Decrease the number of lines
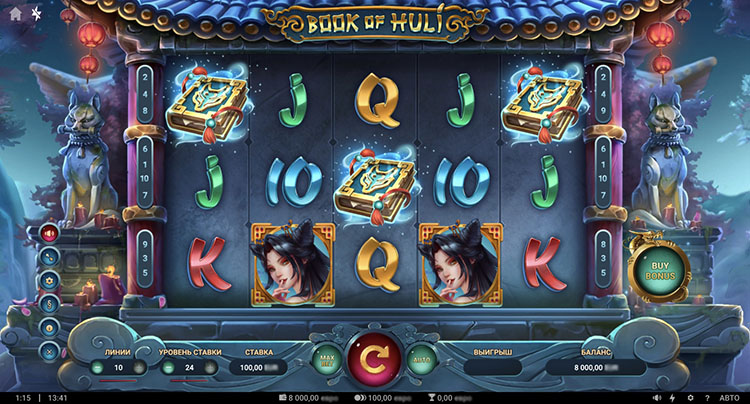 (x=98, y=368)
